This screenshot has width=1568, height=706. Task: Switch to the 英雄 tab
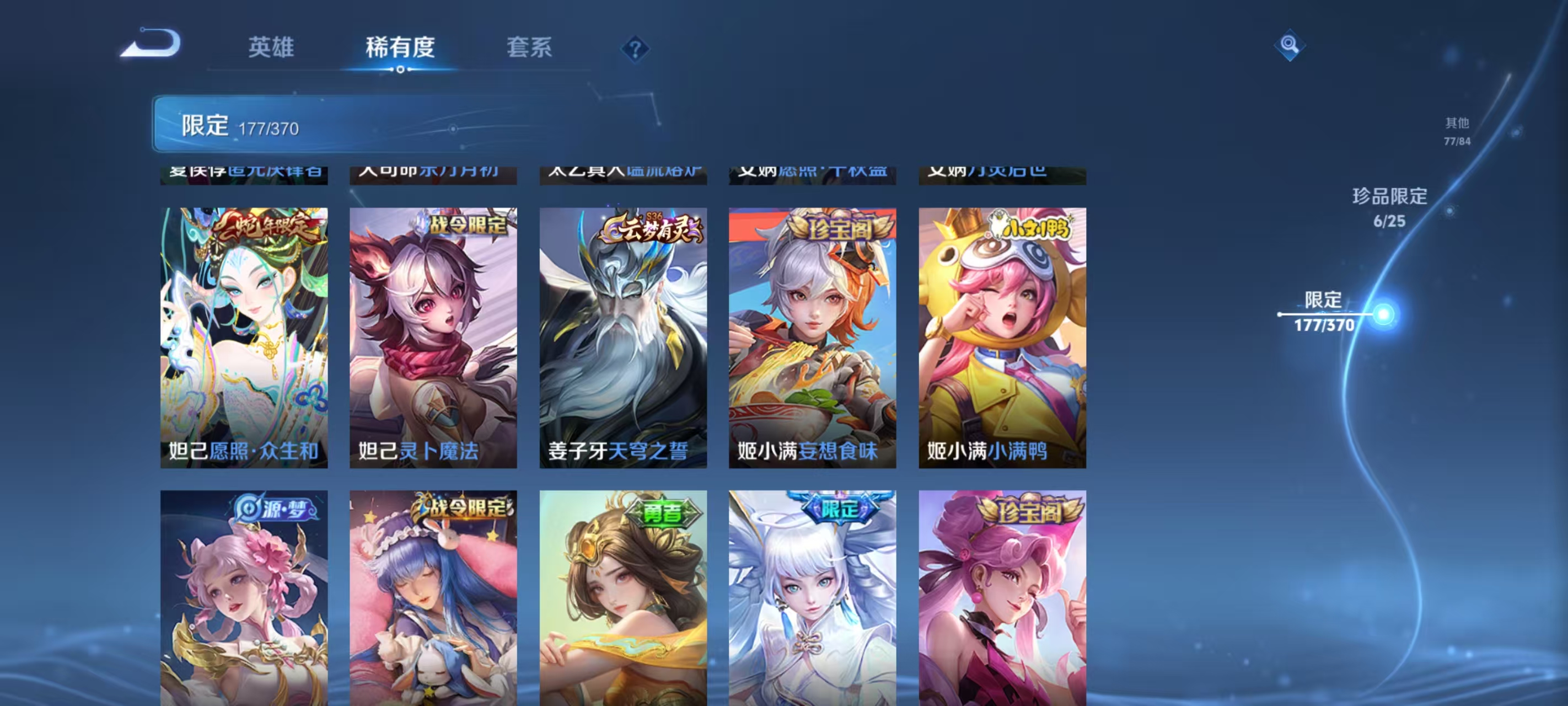point(270,47)
